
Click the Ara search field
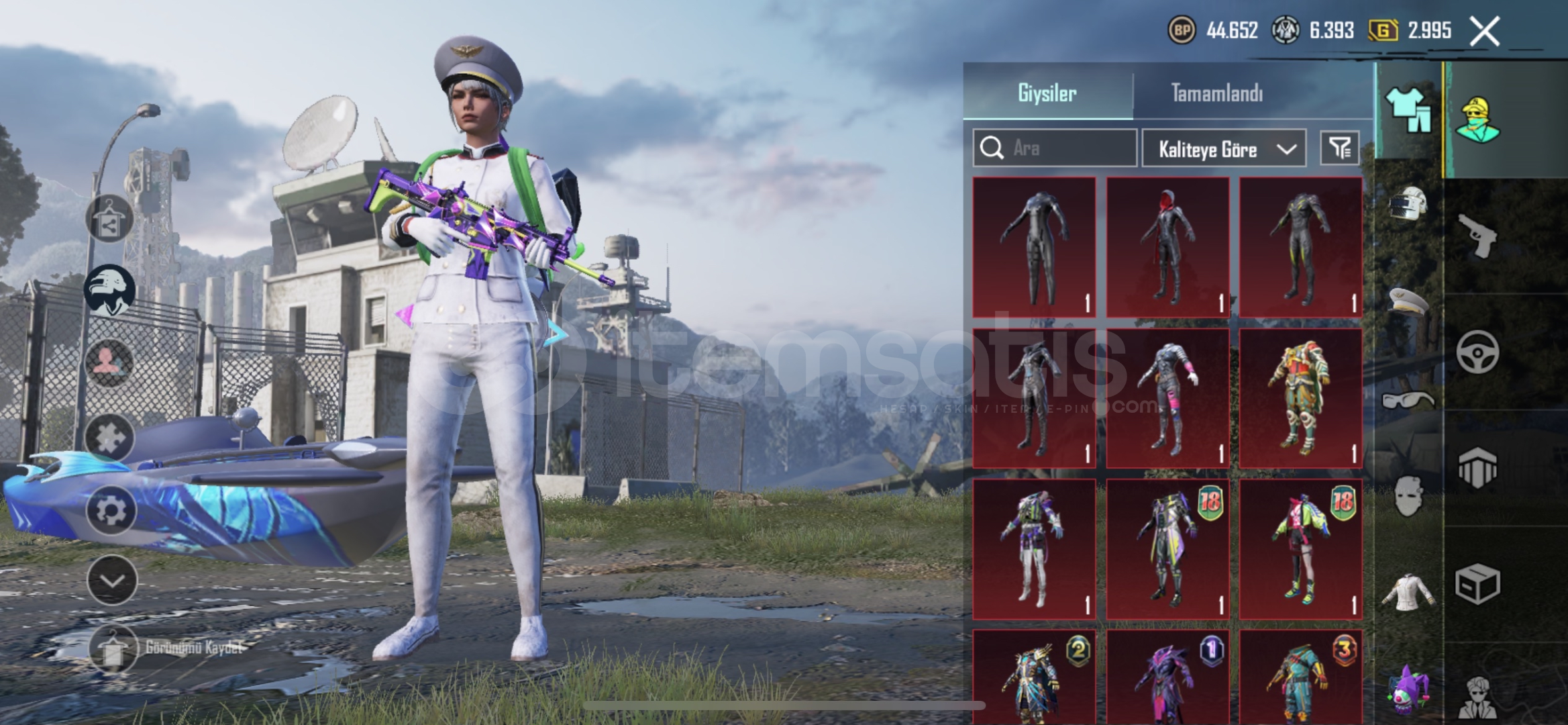[x=1055, y=148]
